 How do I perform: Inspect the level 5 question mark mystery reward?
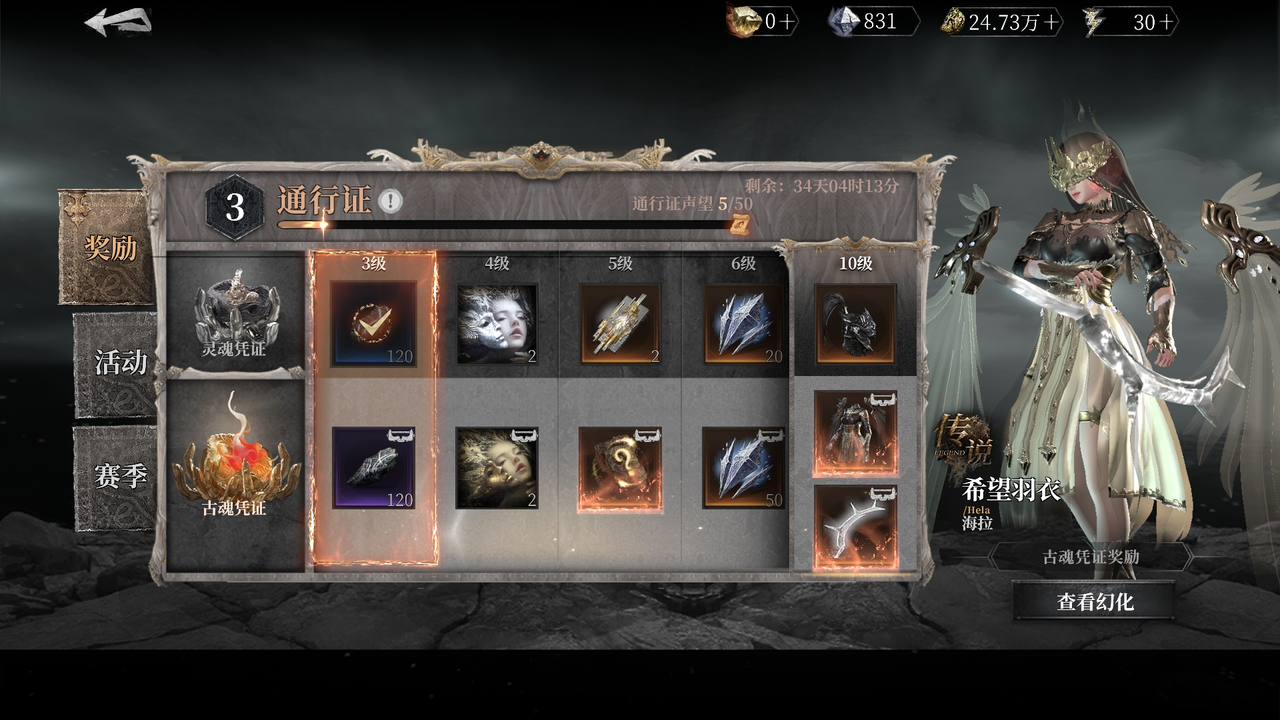coord(620,468)
